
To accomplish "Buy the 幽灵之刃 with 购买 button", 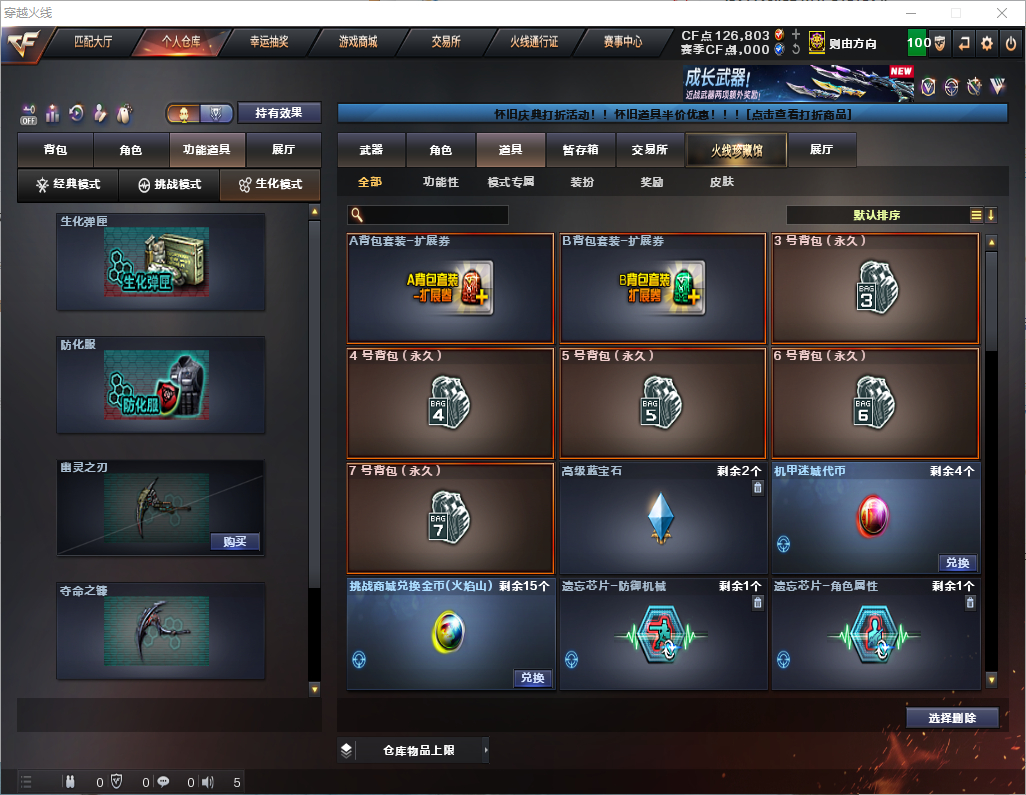I will [235, 542].
